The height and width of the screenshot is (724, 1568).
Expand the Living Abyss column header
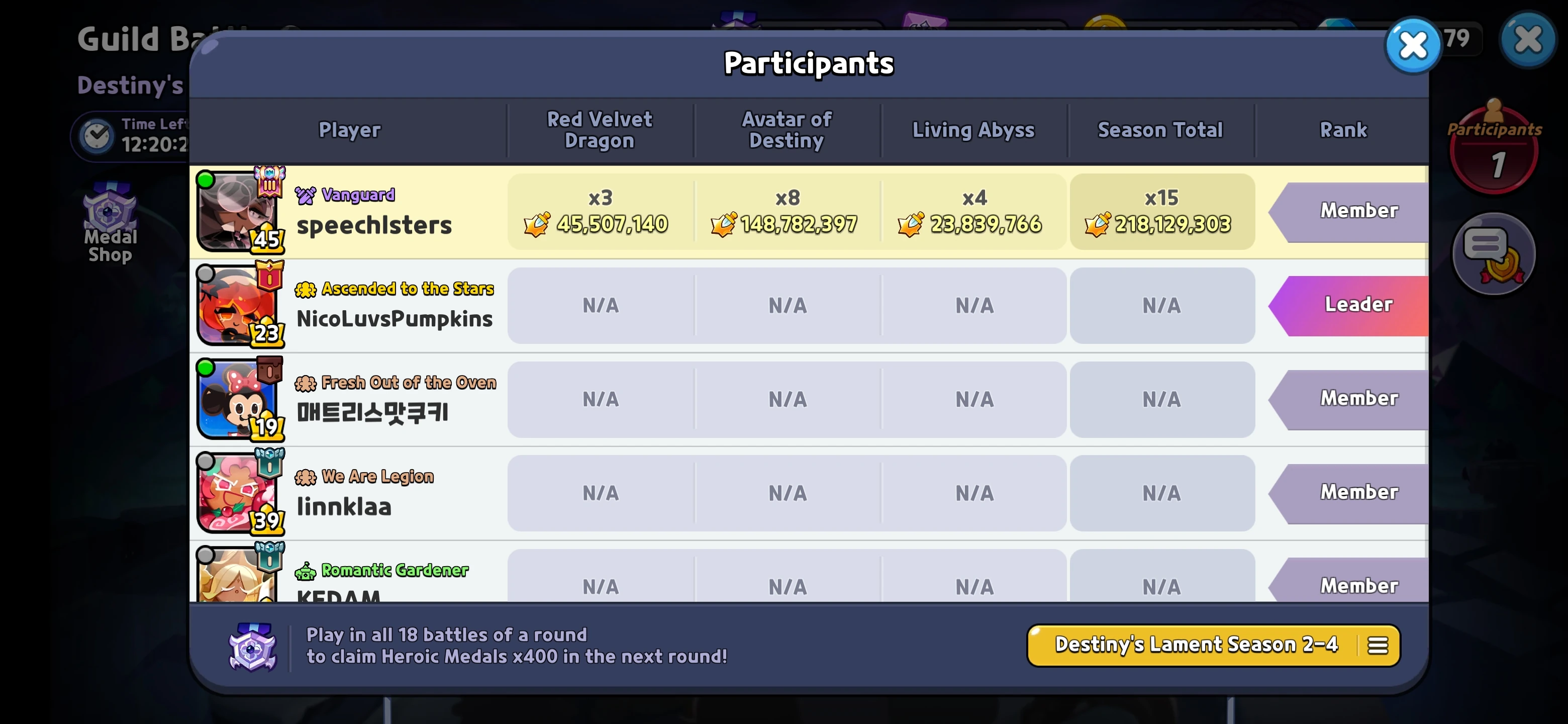click(x=972, y=130)
